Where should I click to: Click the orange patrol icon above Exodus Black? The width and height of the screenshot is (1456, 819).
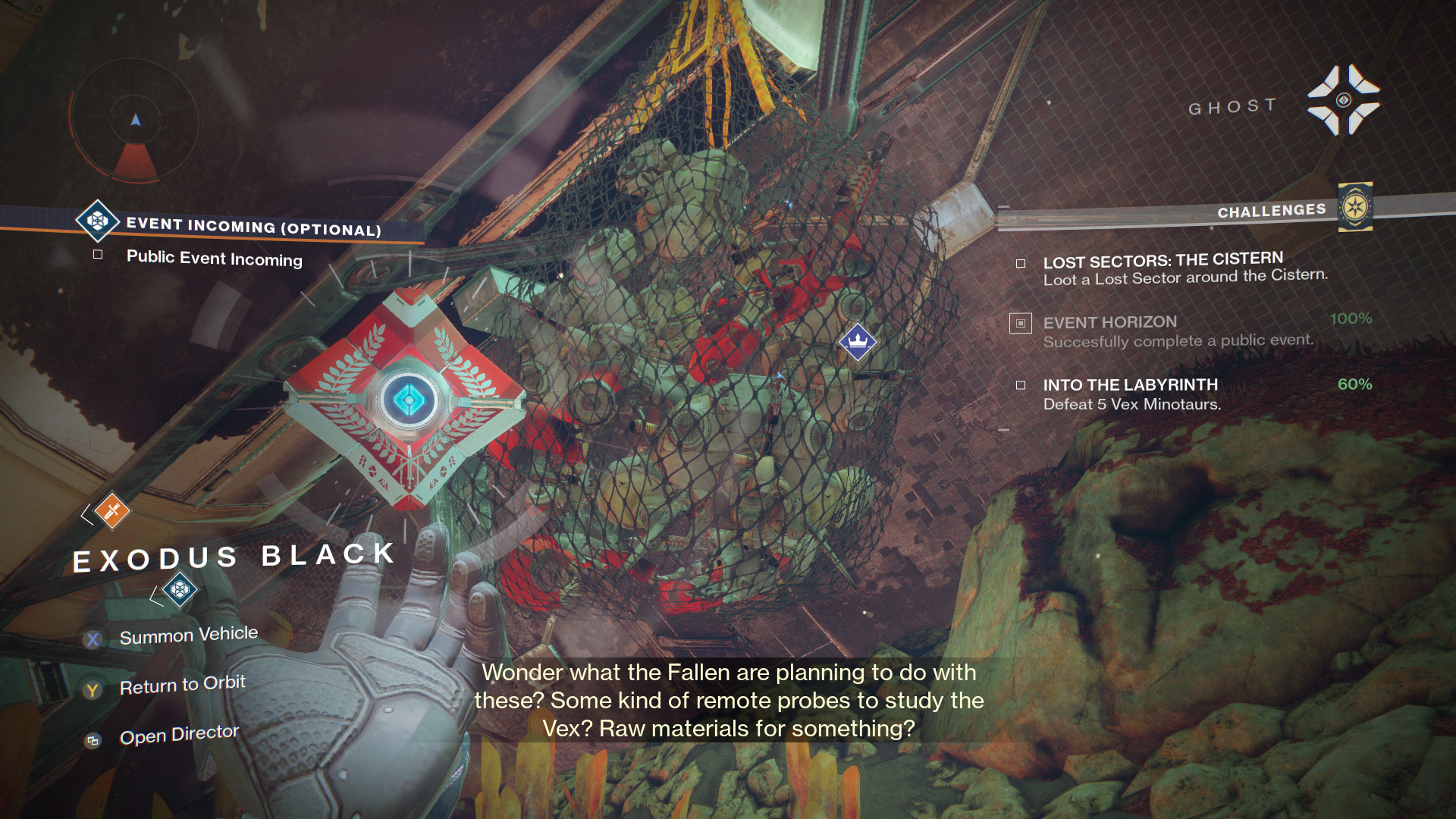point(112,510)
